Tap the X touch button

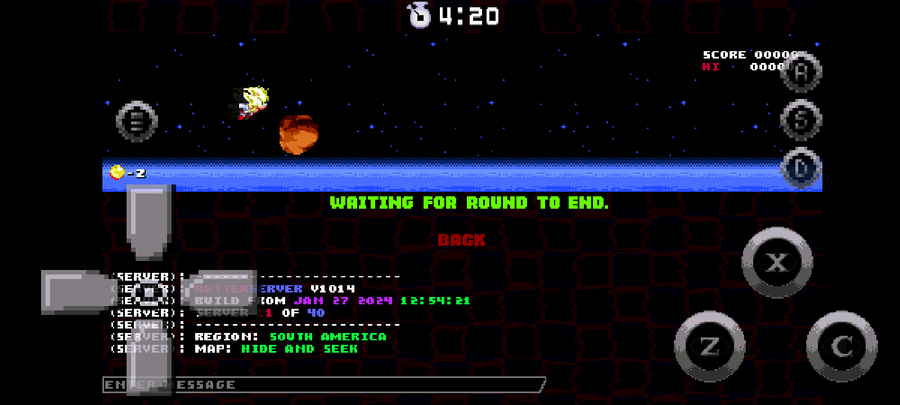(776, 263)
